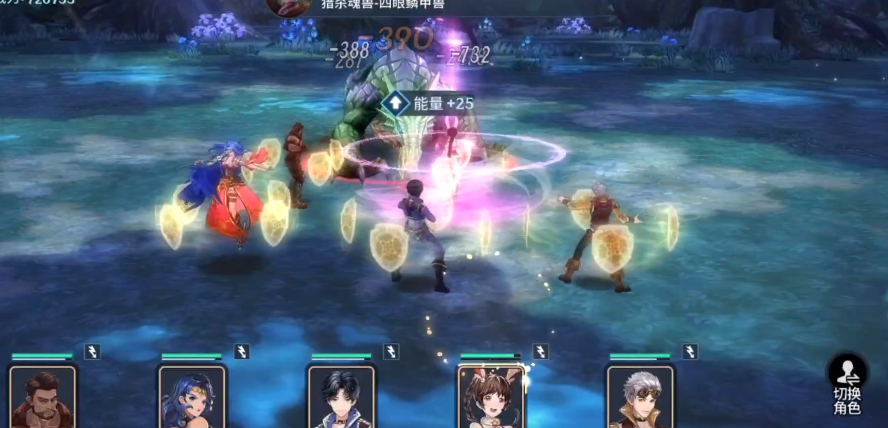
Task: Select the bearded man character portrait
Action: pyautogui.click(x=43, y=397)
